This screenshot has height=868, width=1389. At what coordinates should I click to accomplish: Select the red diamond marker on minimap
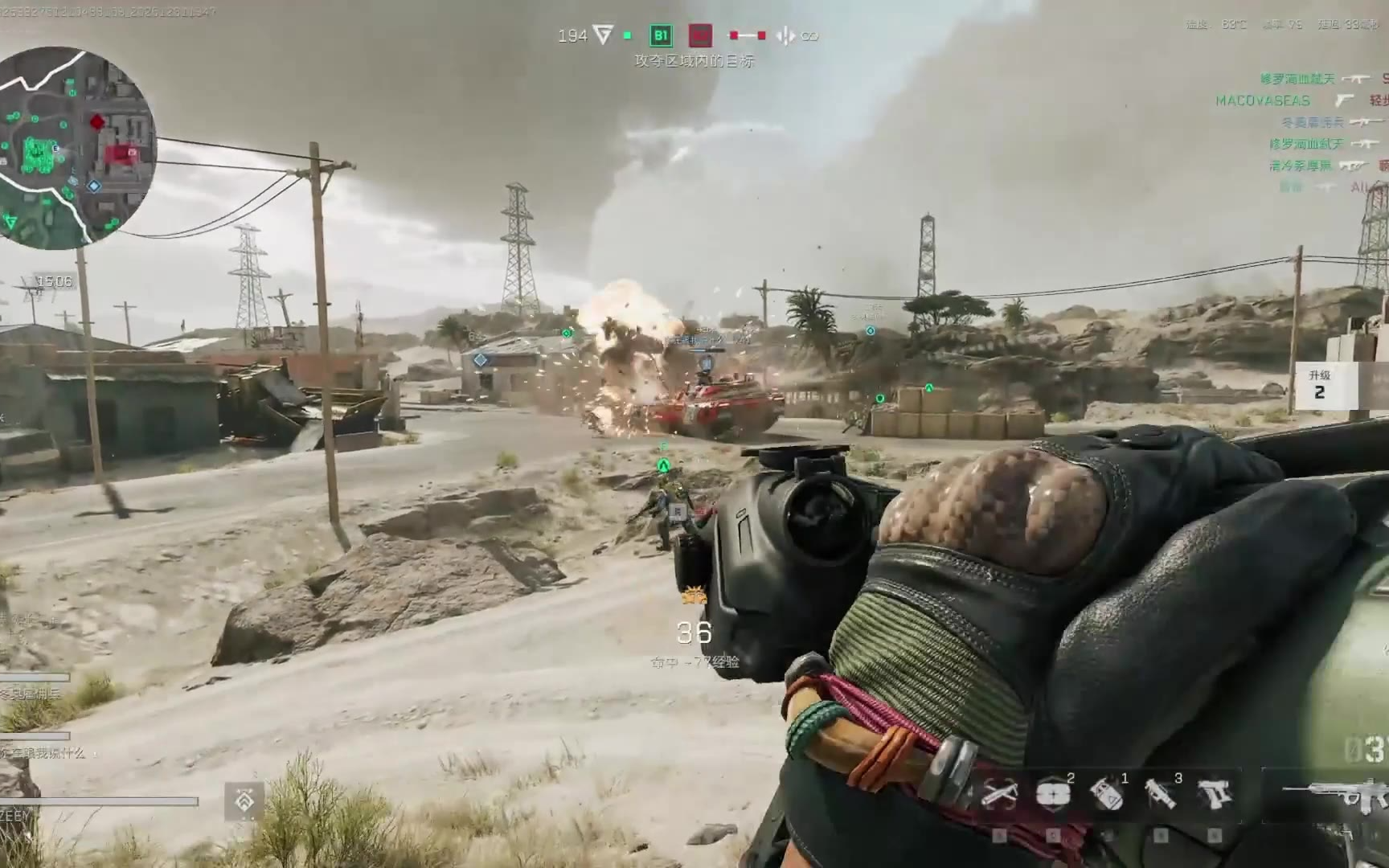coord(97,122)
